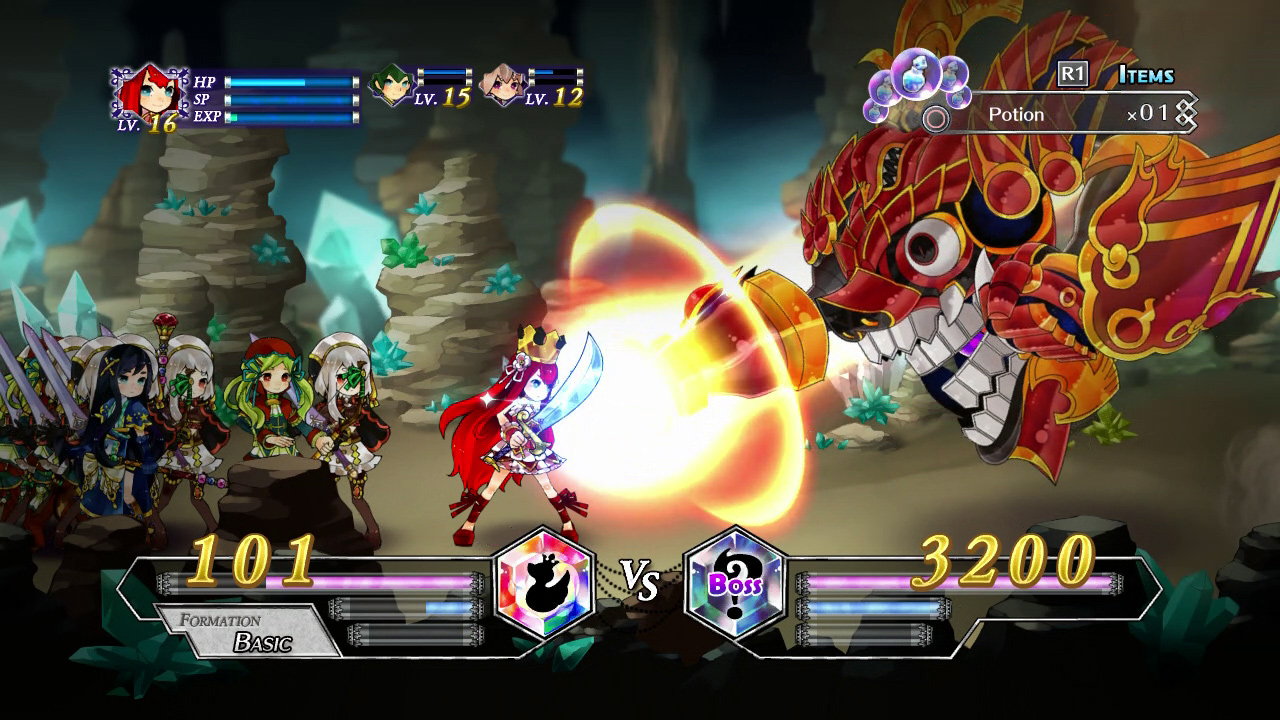Use the Potion item slot
This screenshot has width=1280, height=720.
click(1060, 115)
